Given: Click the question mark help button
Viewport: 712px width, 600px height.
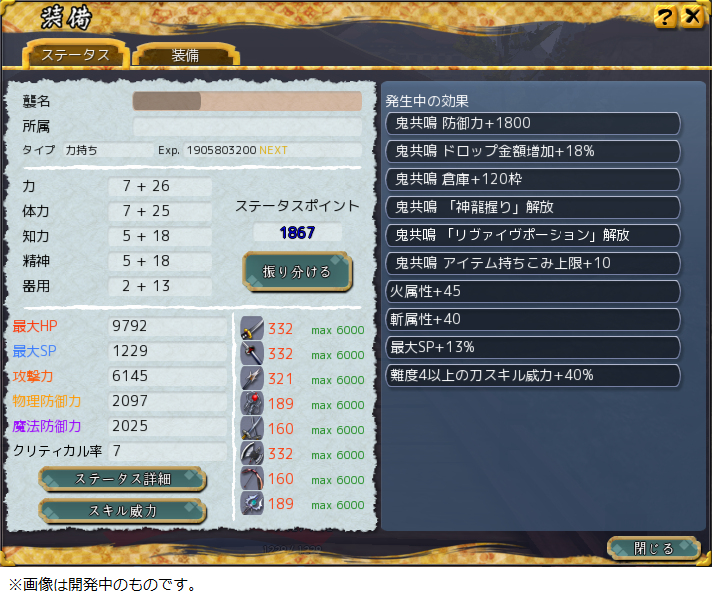Looking at the screenshot, I should tap(665, 17).
